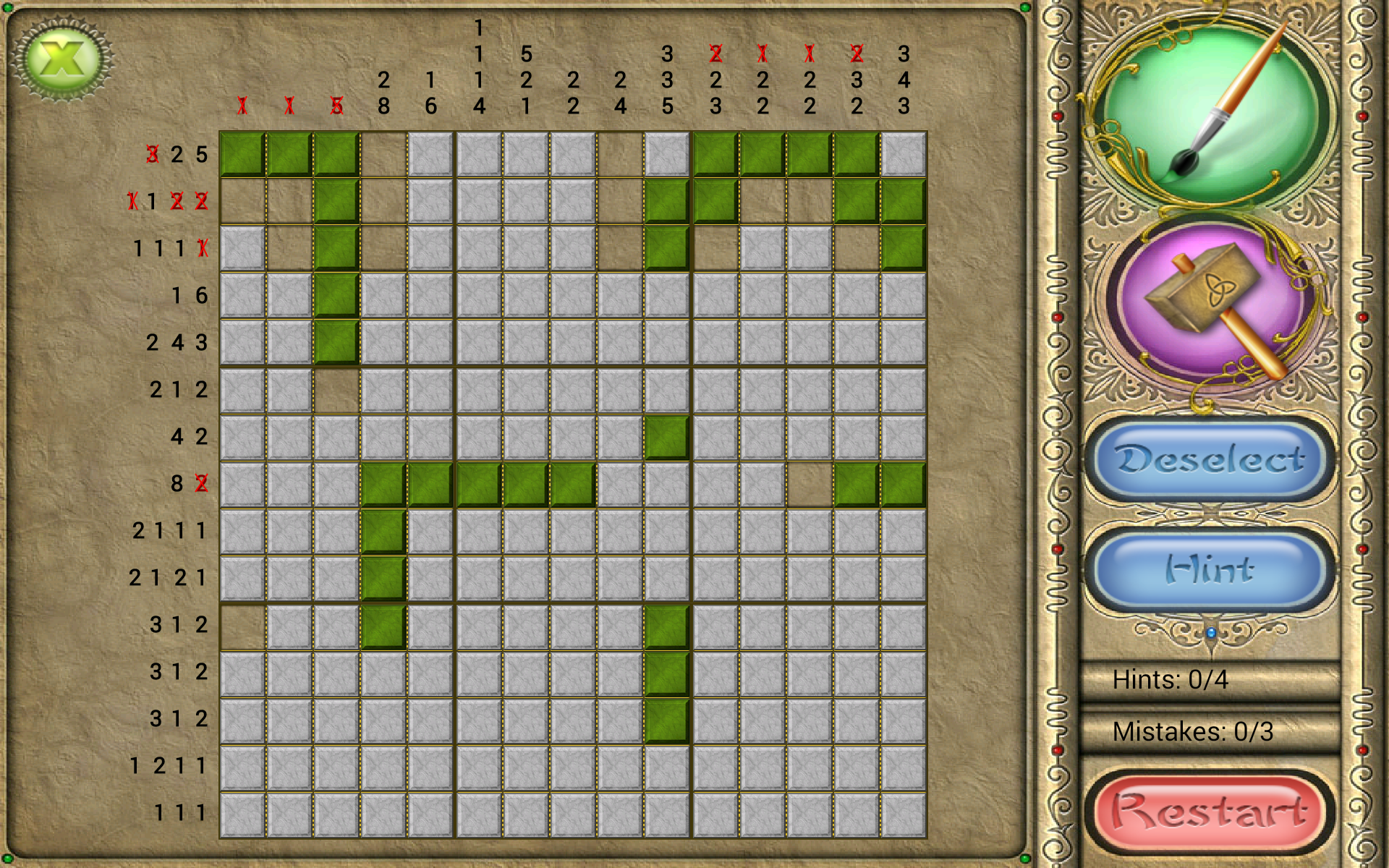Click the column clue reading 3 4 3

click(x=902, y=80)
